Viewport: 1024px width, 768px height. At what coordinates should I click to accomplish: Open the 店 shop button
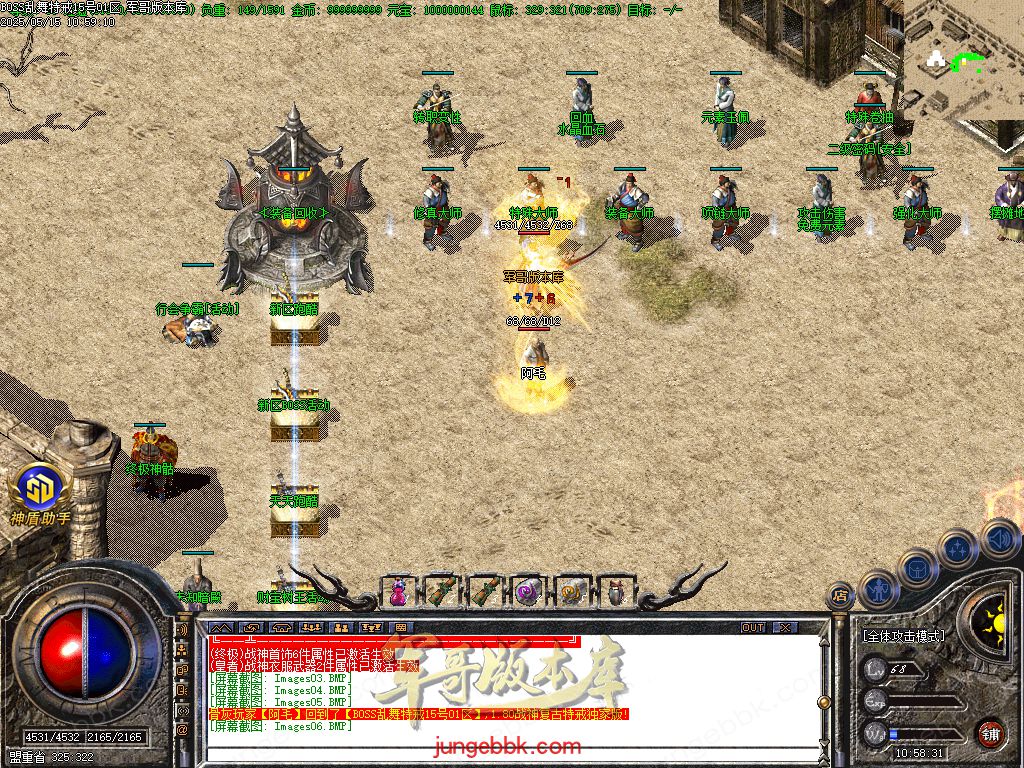[x=841, y=594]
